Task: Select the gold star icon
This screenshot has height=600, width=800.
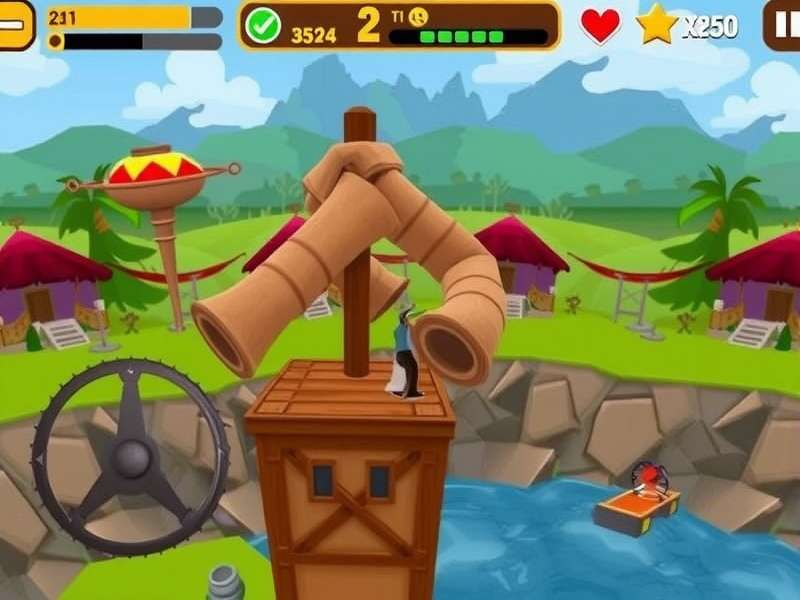Action: coord(657,25)
